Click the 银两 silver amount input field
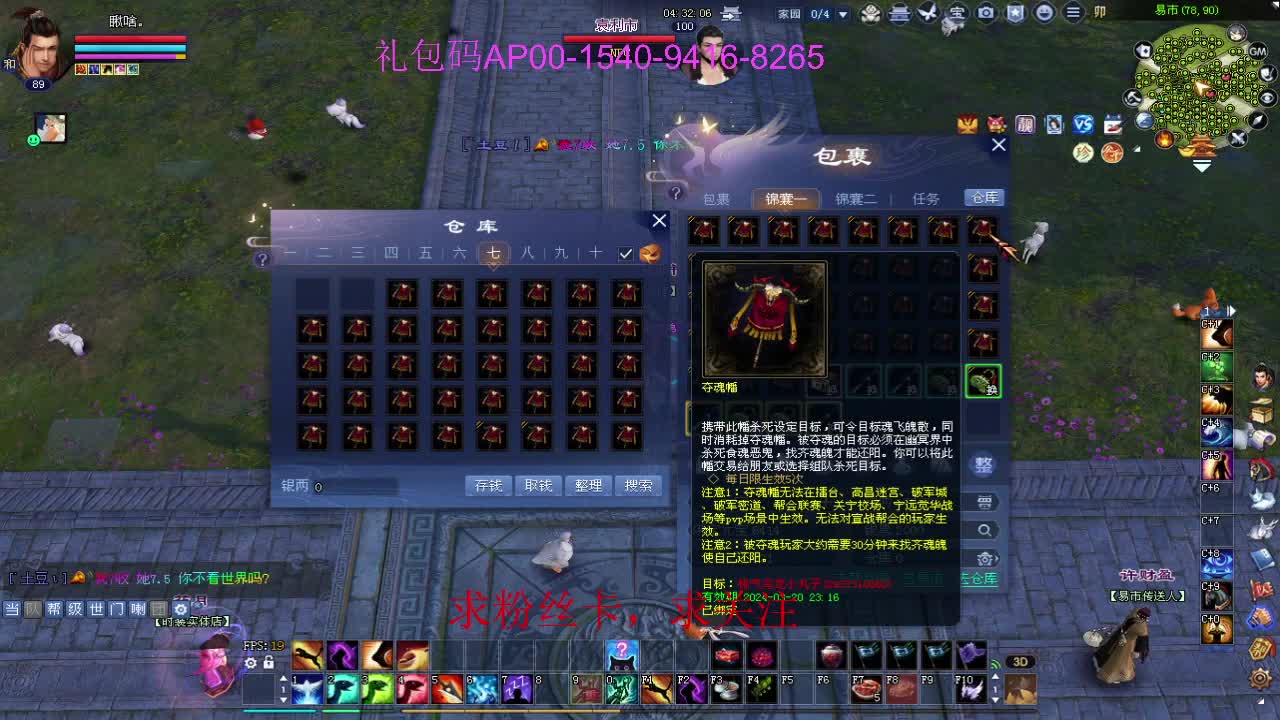 coord(350,485)
